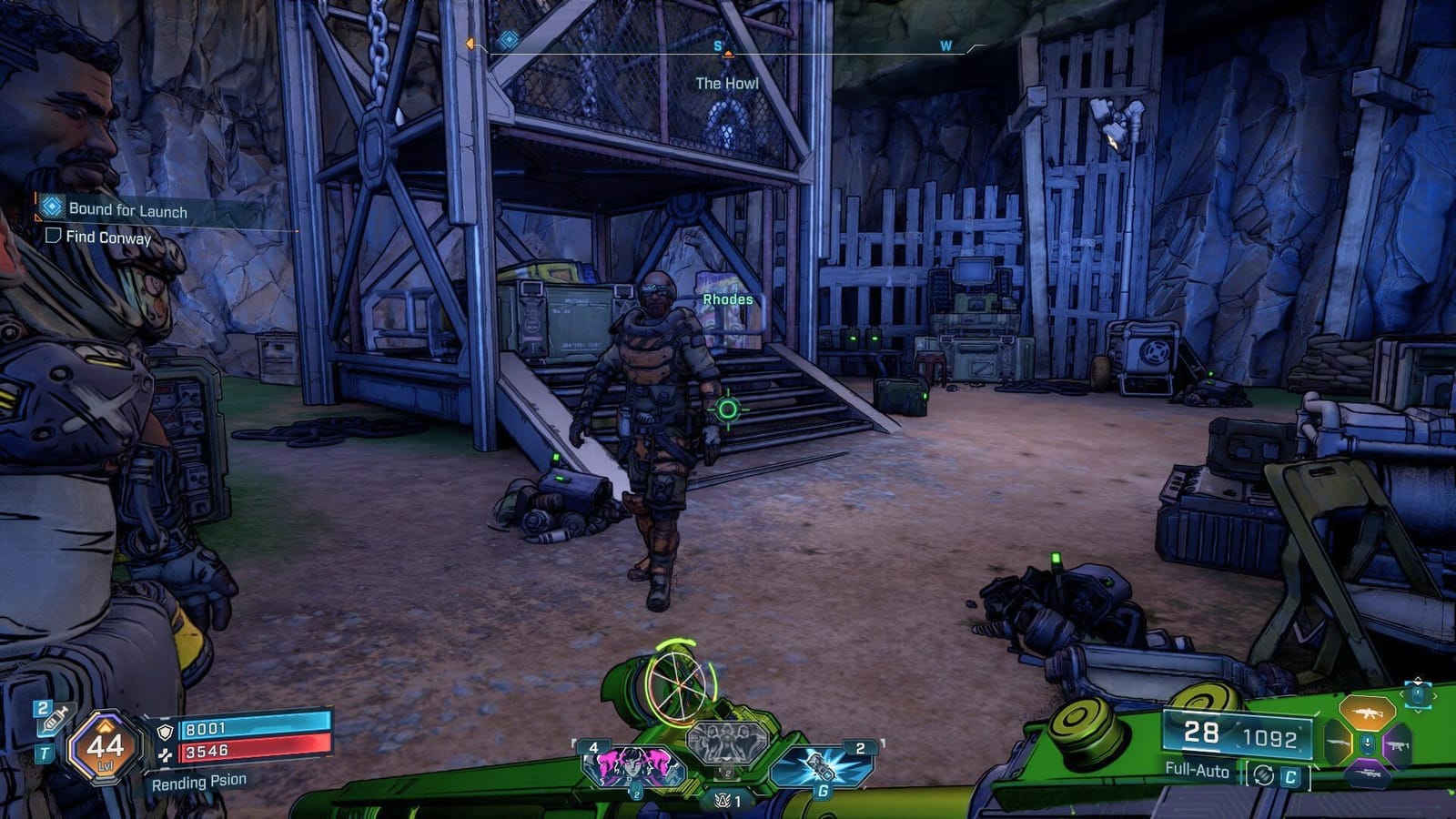Expand the Bound for Launch quest tracker
This screenshot has width=1456, height=819.
click(127, 209)
